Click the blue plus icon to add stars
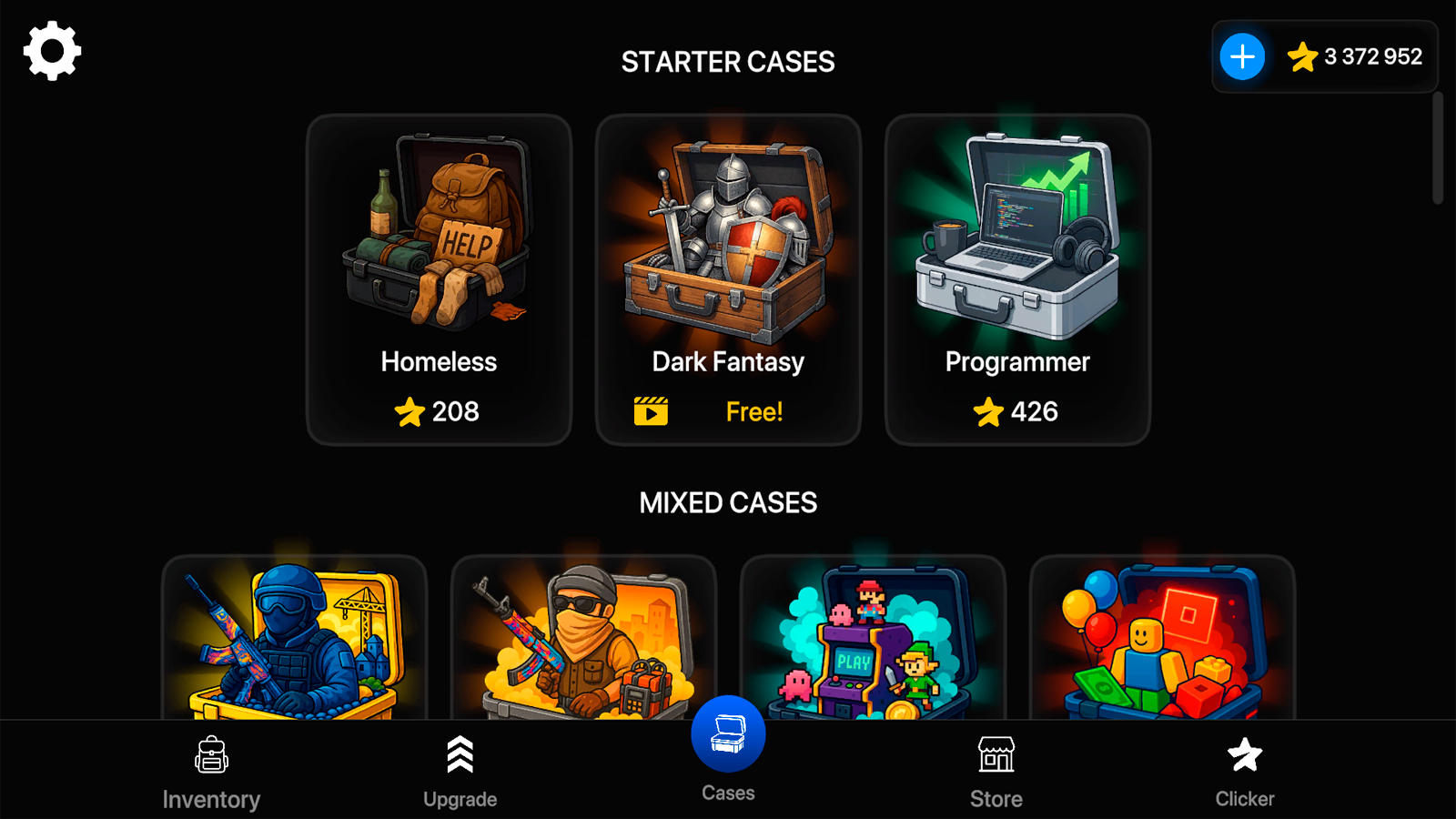This screenshot has height=819, width=1456. point(1241,56)
